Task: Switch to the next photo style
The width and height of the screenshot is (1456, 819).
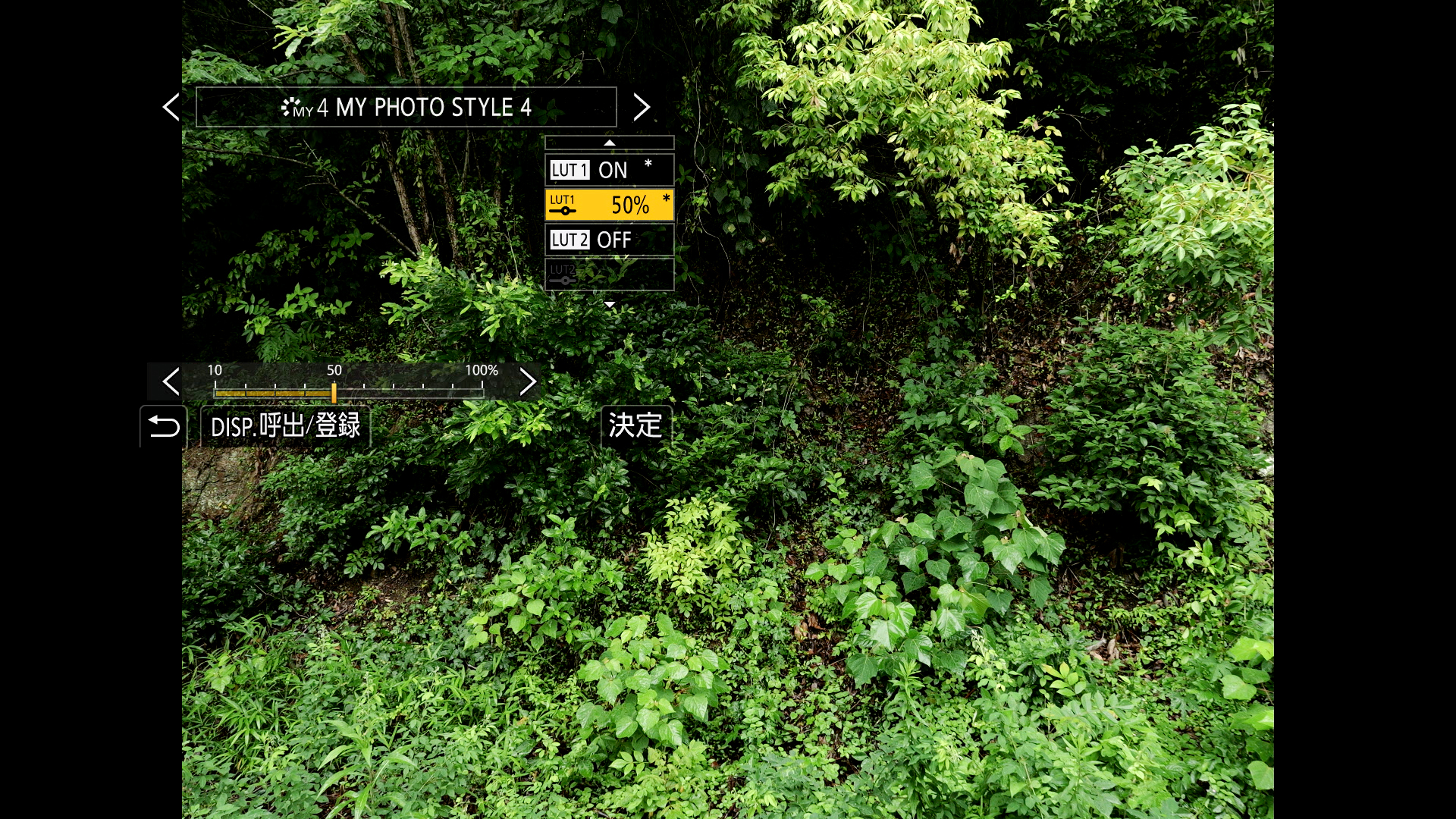Action: [x=642, y=107]
